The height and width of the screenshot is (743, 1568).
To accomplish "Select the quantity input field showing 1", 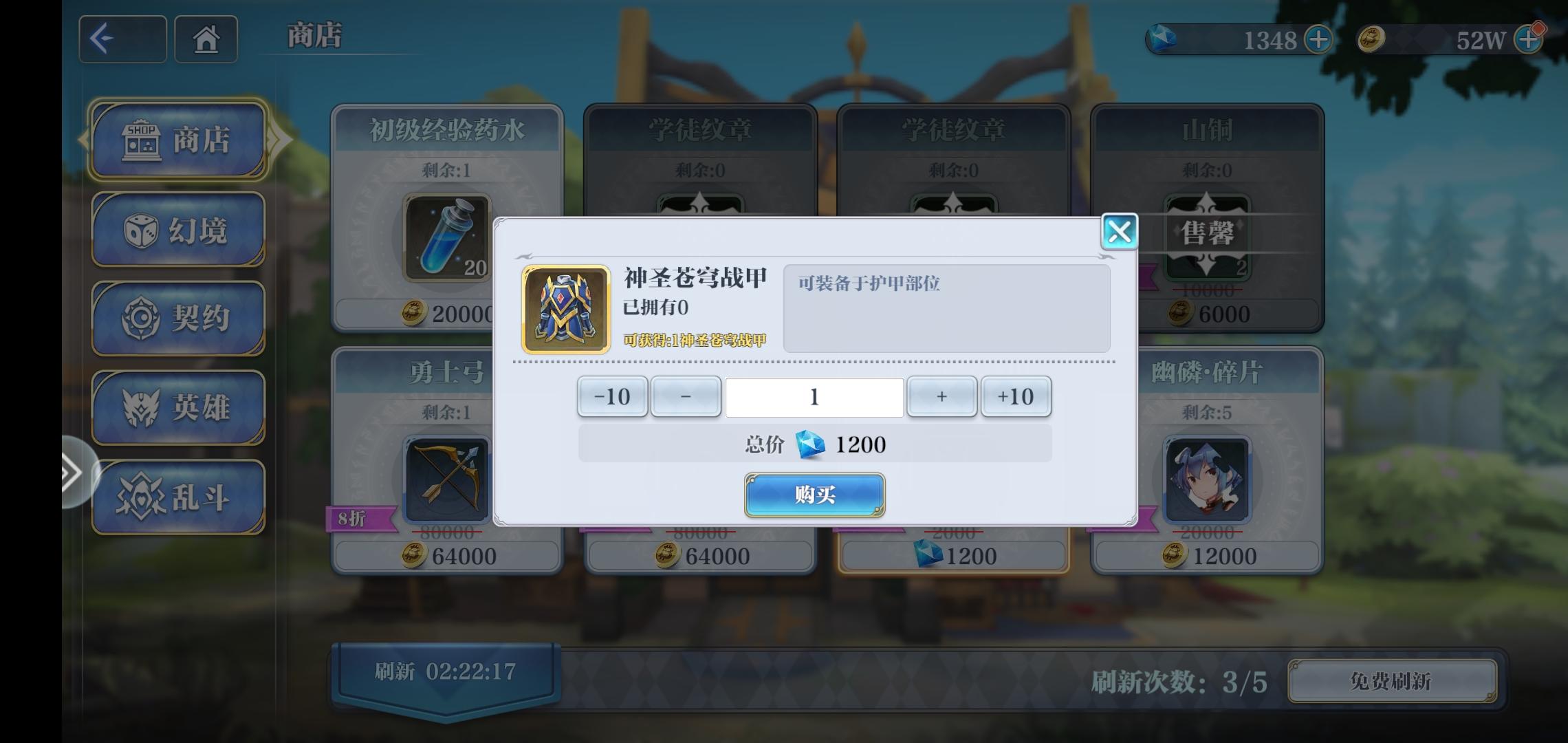I will click(x=814, y=396).
